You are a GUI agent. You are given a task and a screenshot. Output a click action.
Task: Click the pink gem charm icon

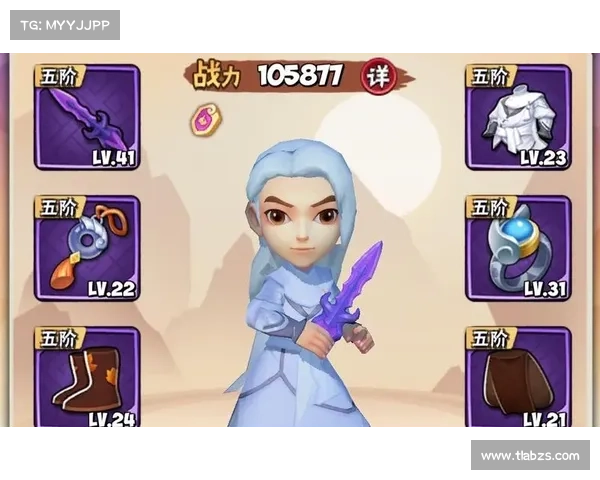click(207, 119)
